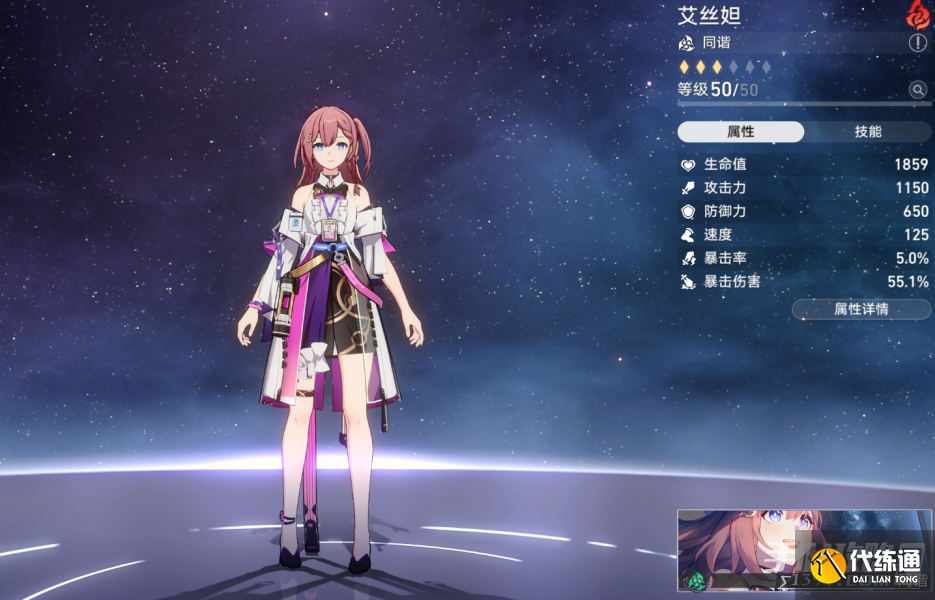Viewport: 935px width, 600px height.
Task: Open the 技能 skills tab
Action: (867, 132)
